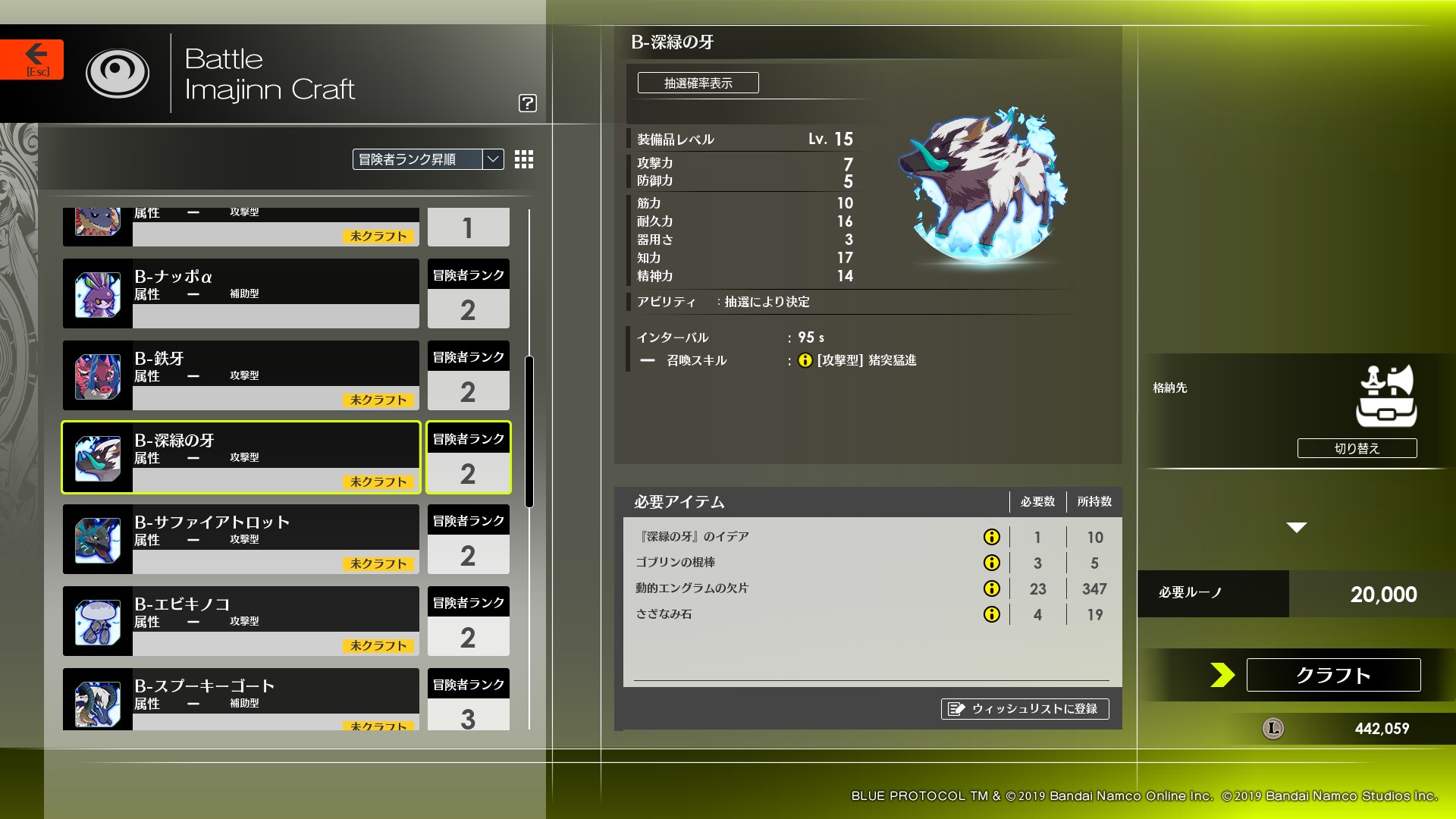The width and height of the screenshot is (1456, 819).
Task: Select the grid view icon above the list
Action: pyautogui.click(x=523, y=160)
